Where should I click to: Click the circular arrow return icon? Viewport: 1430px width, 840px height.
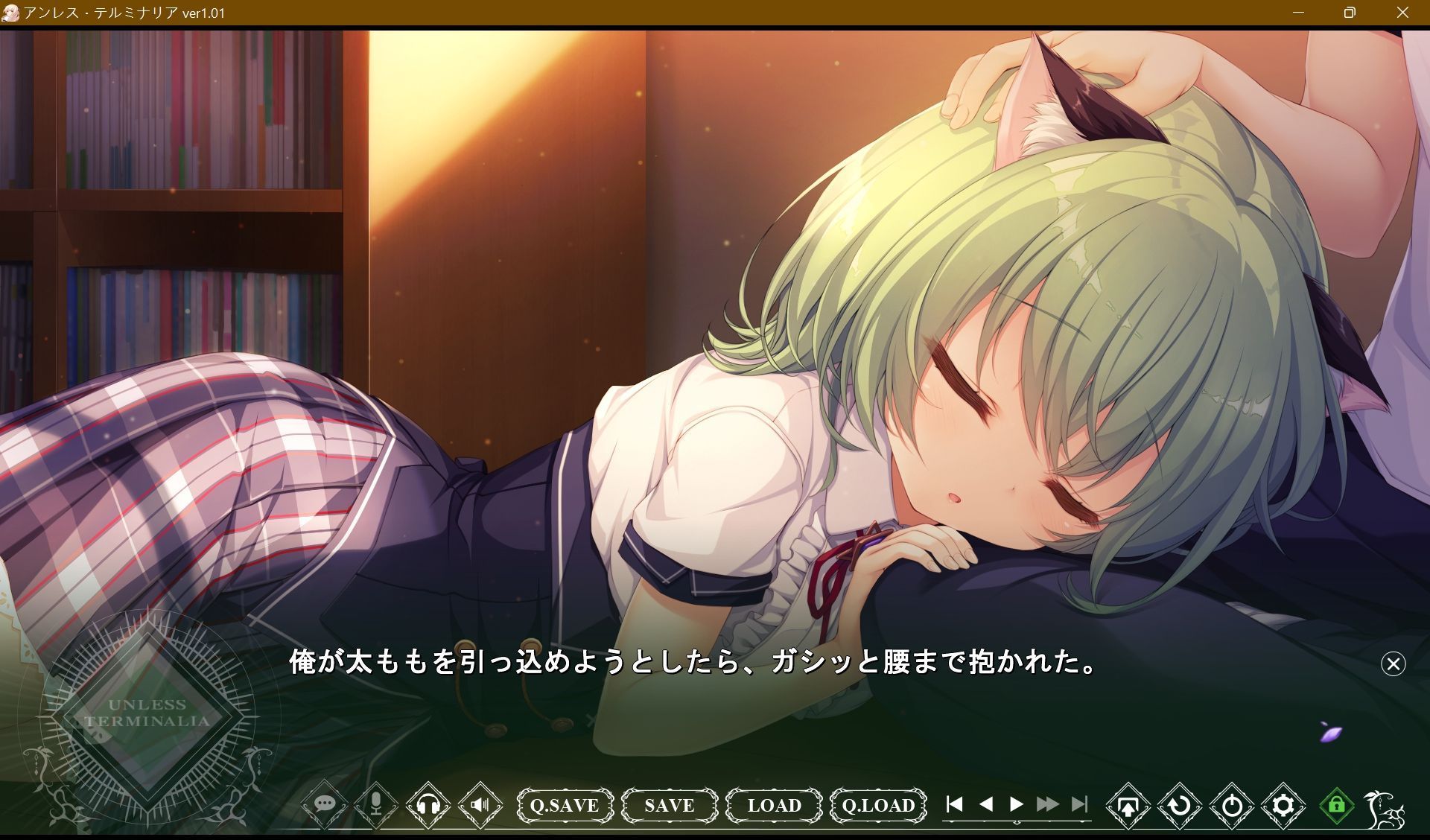click(x=1180, y=805)
